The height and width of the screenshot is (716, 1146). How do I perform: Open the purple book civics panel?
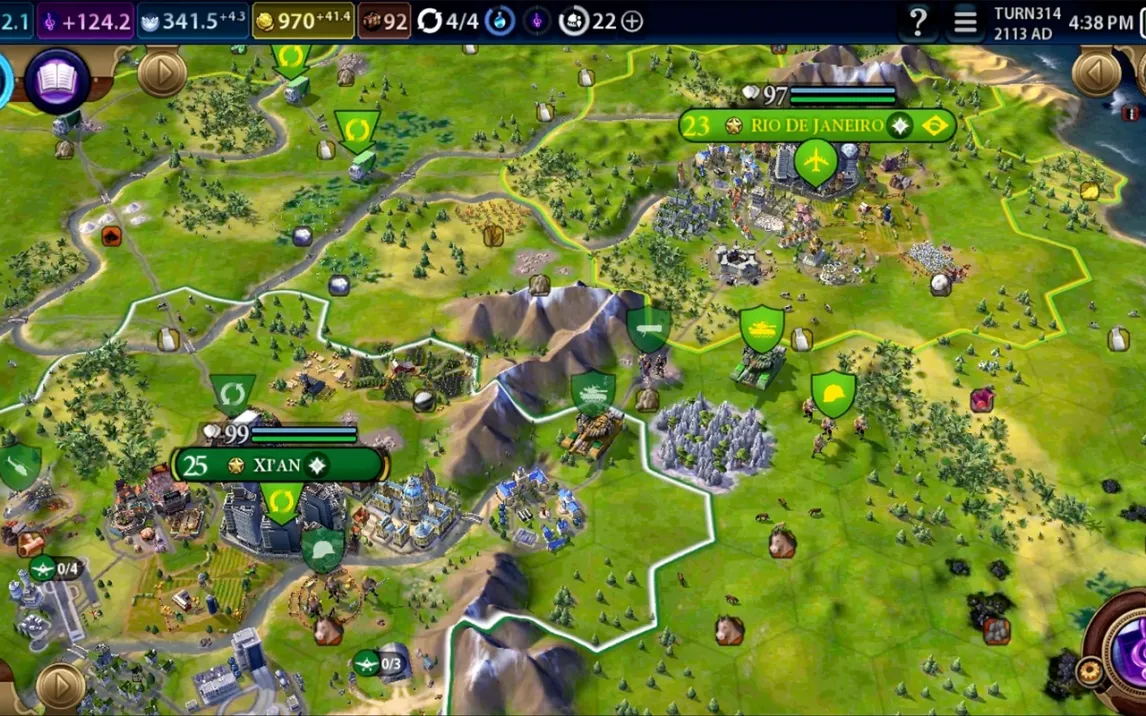[57, 80]
